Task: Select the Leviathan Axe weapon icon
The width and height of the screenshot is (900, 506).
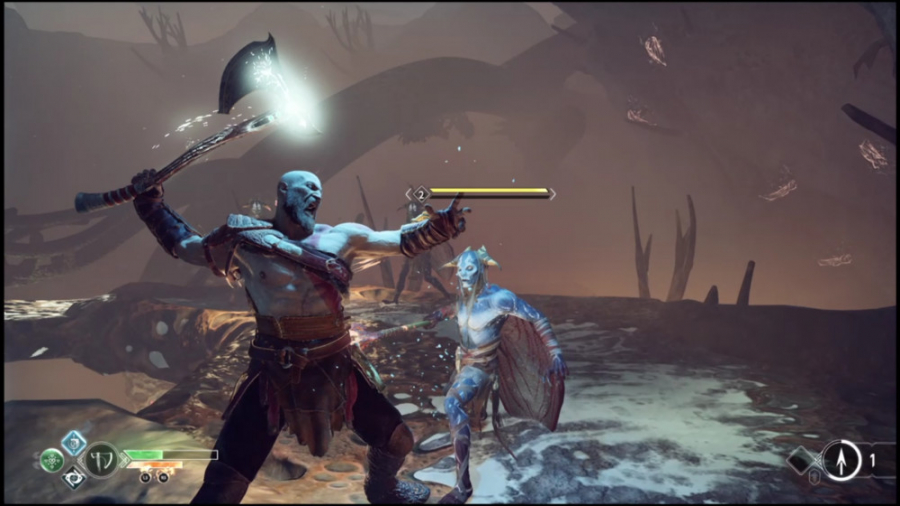Action: pyautogui.click(x=101, y=459)
